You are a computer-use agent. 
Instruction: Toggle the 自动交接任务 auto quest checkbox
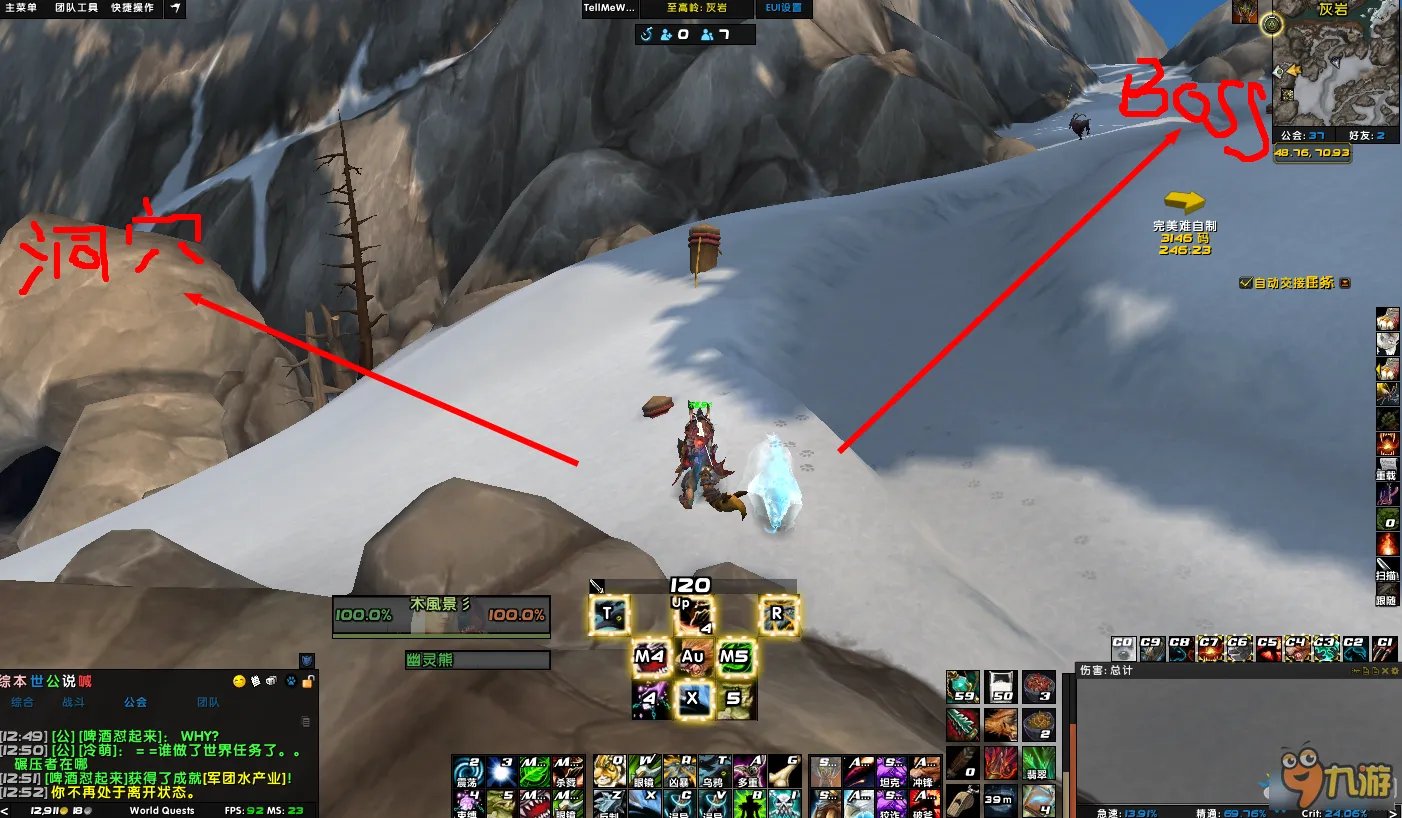(x=1245, y=283)
